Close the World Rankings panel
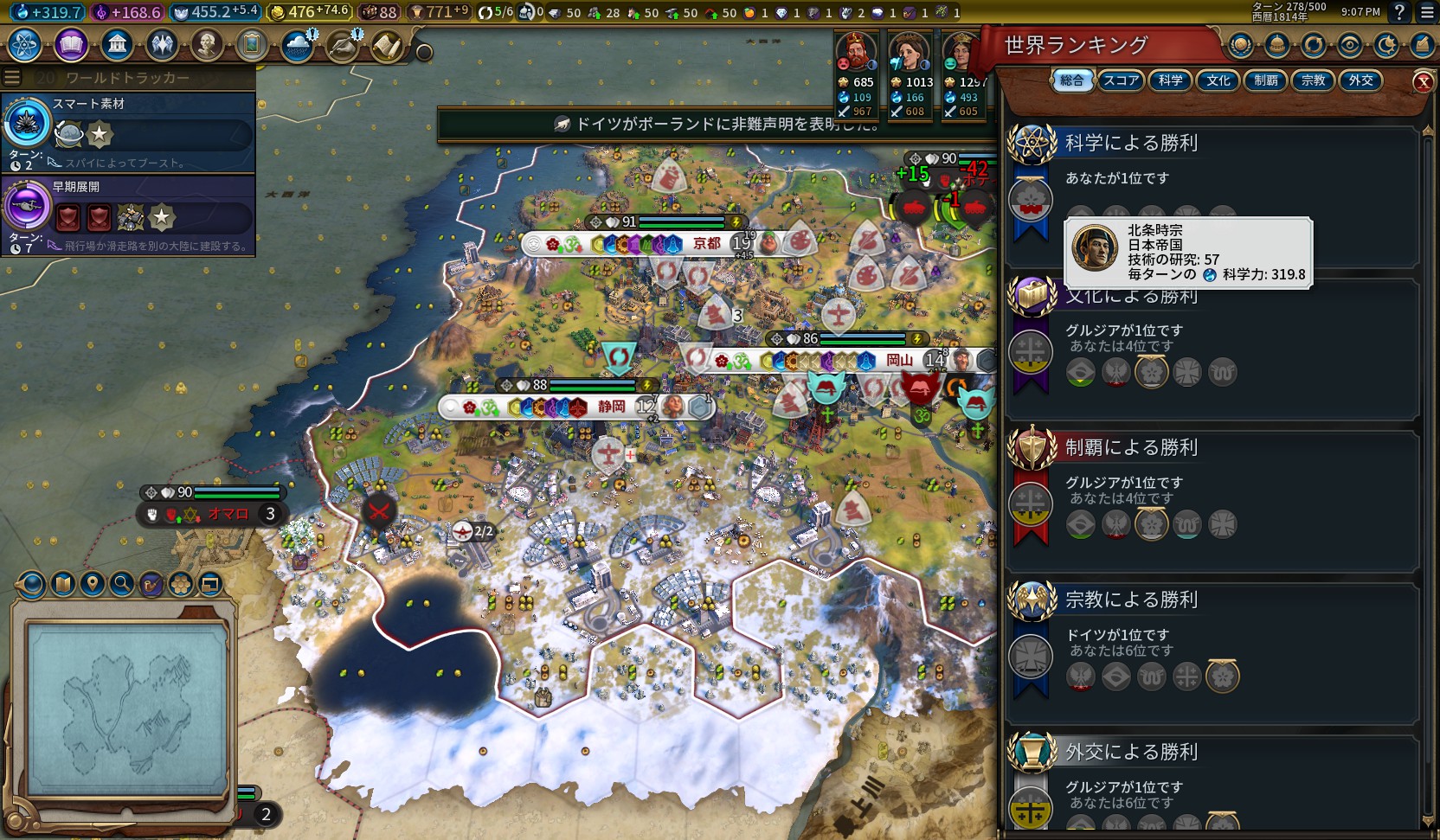The image size is (1440, 840). click(1423, 81)
